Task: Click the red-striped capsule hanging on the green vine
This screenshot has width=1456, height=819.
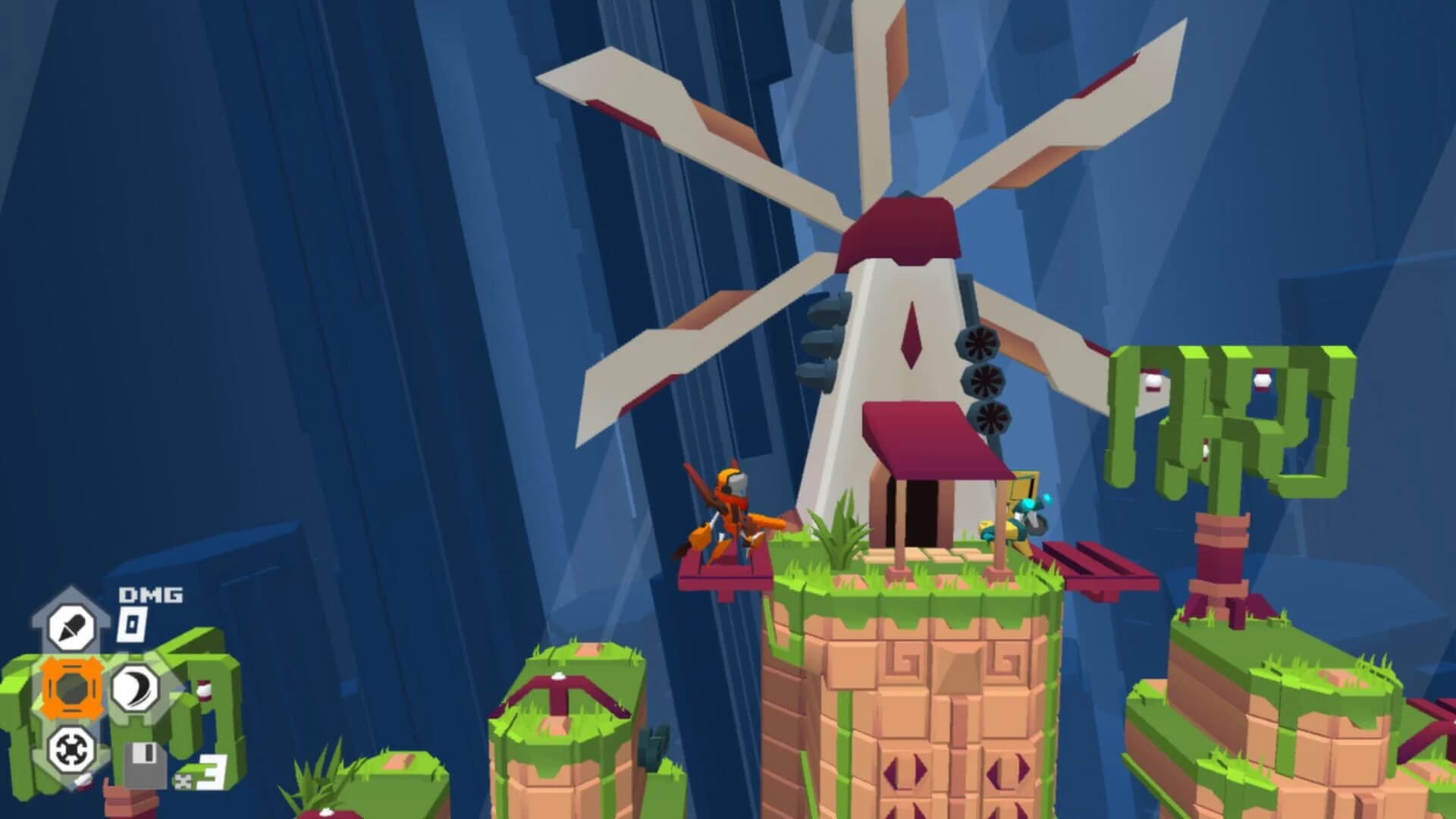Action: tap(1263, 381)
